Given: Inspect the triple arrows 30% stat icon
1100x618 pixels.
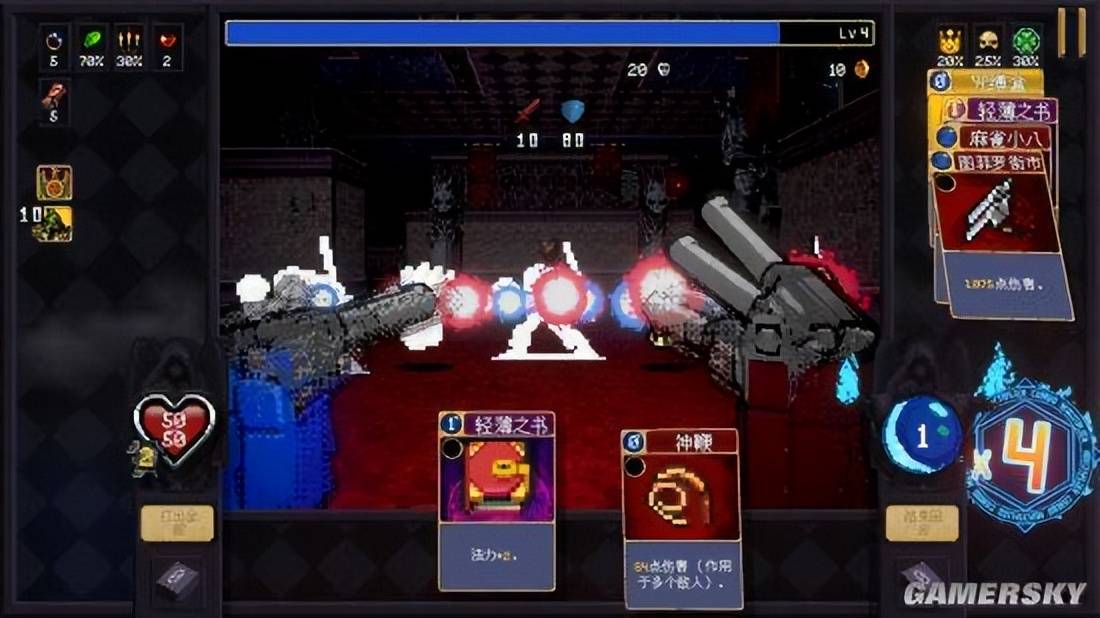Looking at the screenshot, I should [x=128, y=42].
